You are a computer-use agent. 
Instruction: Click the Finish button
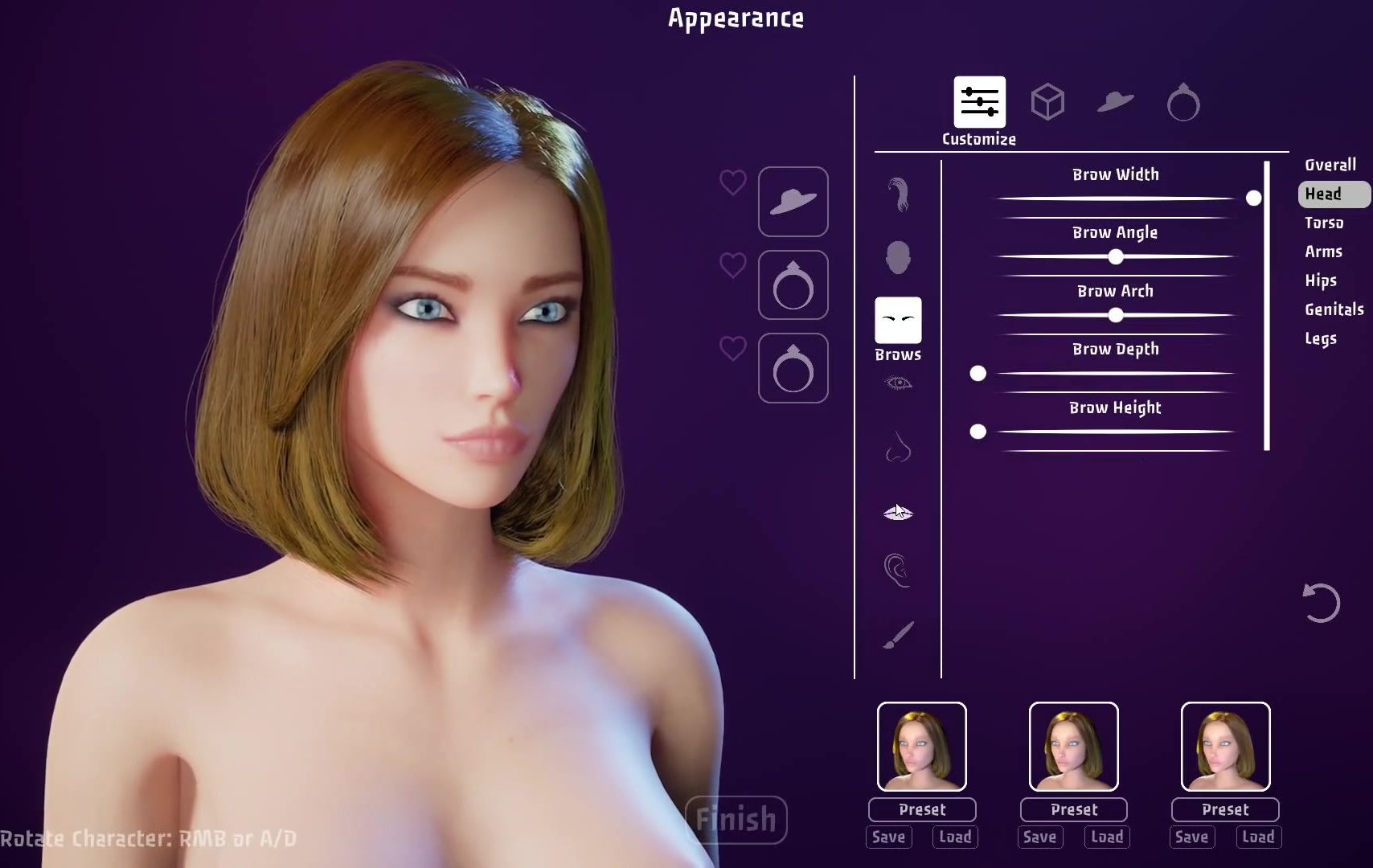[736, 820]
